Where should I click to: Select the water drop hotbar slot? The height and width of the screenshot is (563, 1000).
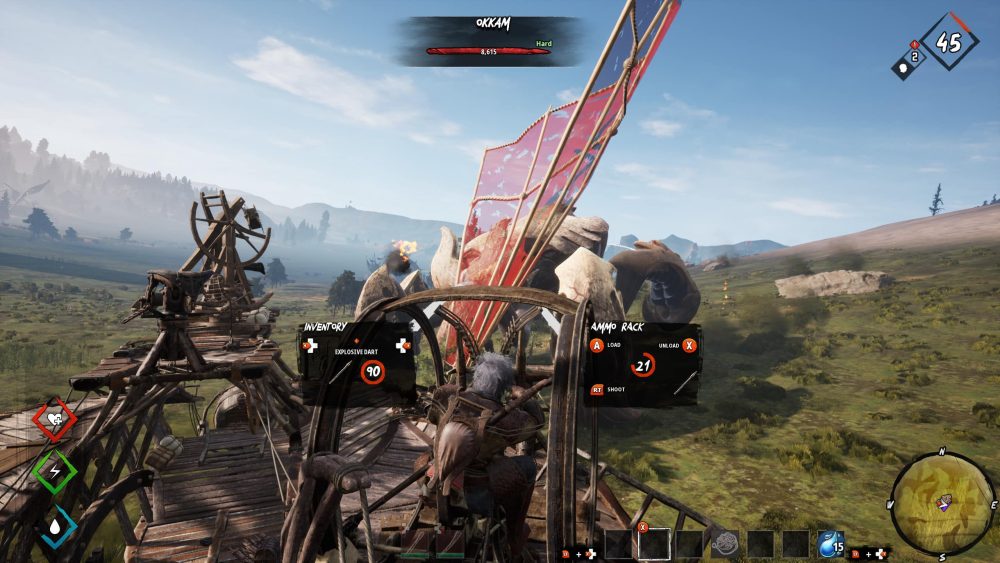pos(831,544)
